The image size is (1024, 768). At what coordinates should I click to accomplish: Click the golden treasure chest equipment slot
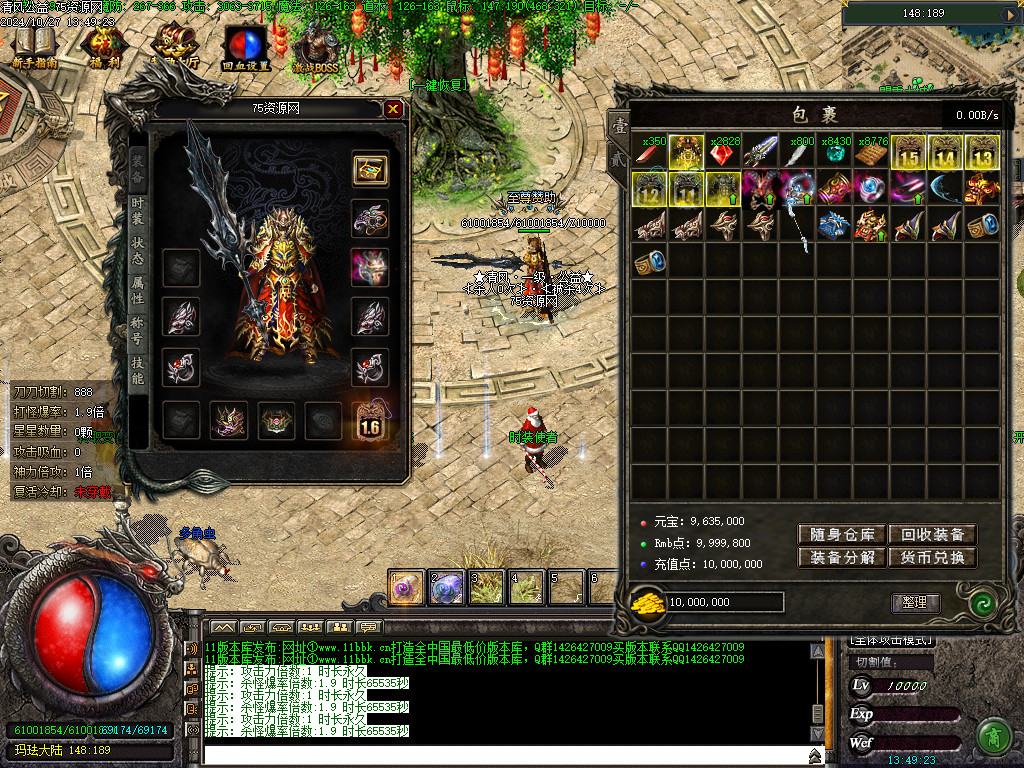tap(370, 169)
